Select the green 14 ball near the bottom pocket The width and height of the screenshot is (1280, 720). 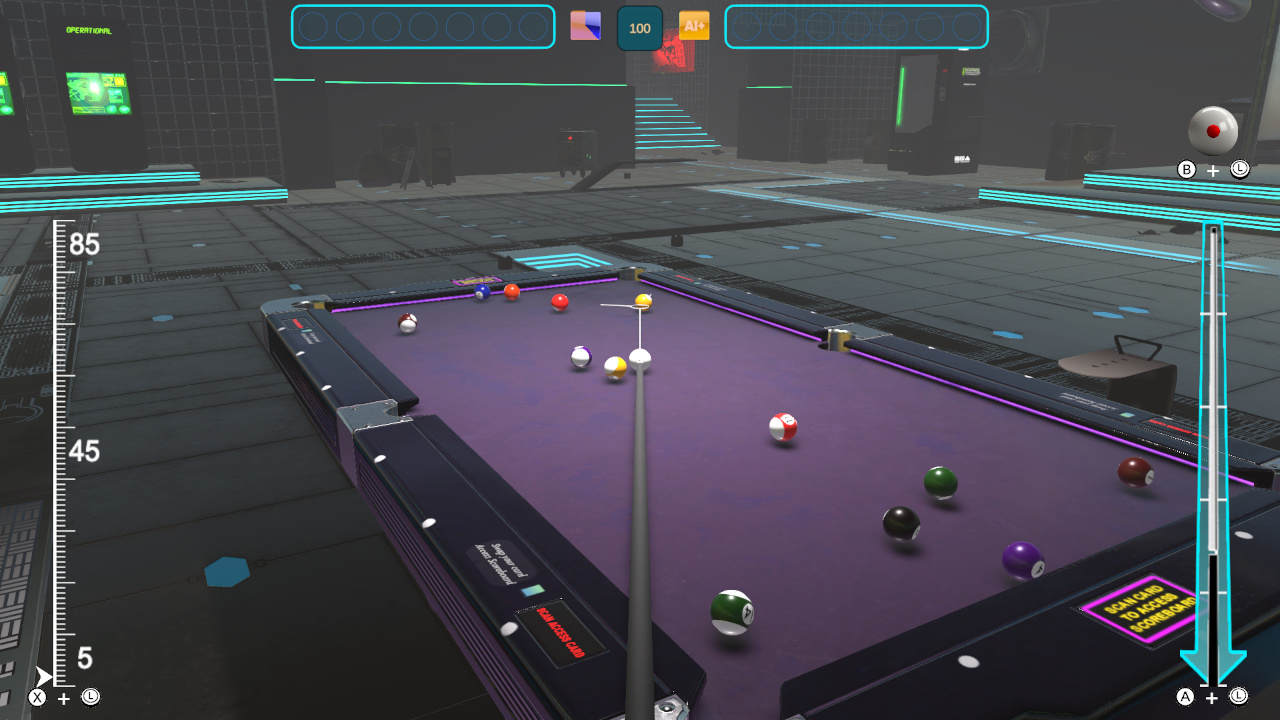click(x=731, y=611)
